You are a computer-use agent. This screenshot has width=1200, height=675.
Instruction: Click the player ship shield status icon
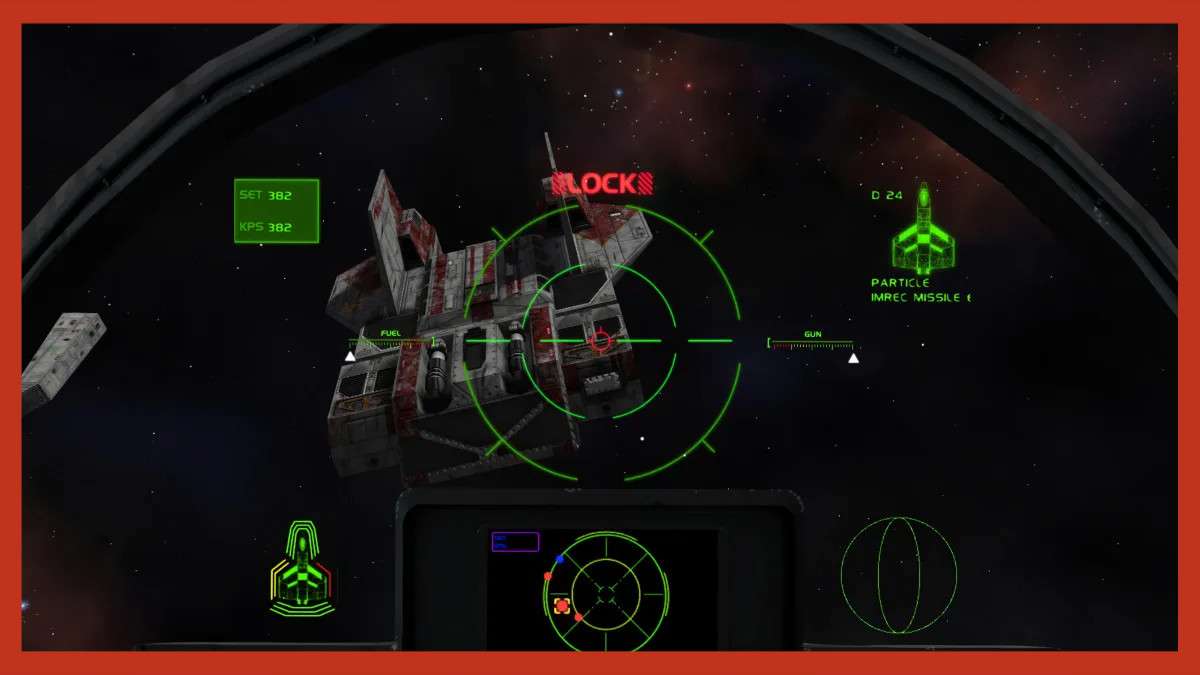[302, 570]
